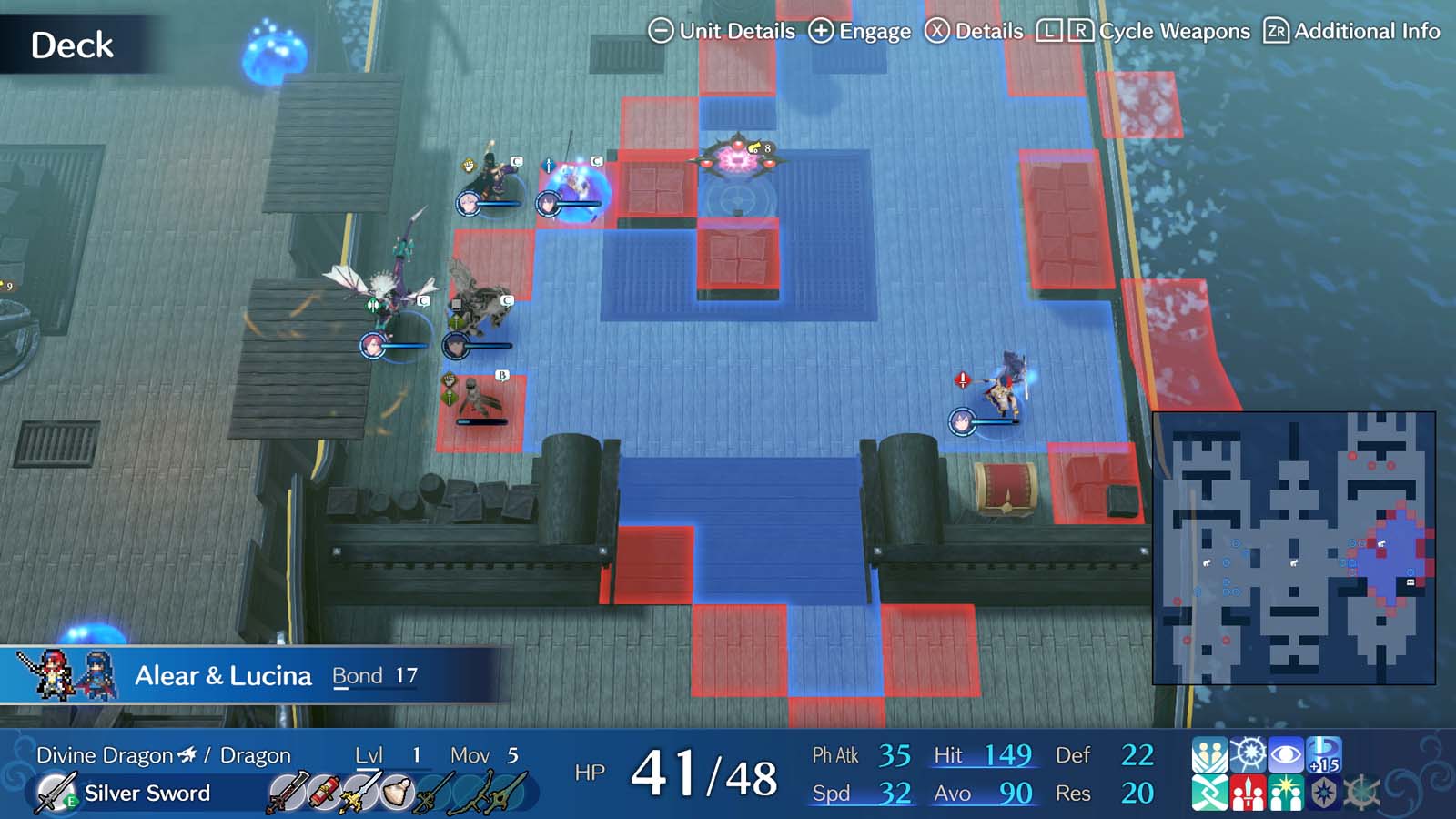Click the teal interlocking bond skill icon

coord(1210,792)
